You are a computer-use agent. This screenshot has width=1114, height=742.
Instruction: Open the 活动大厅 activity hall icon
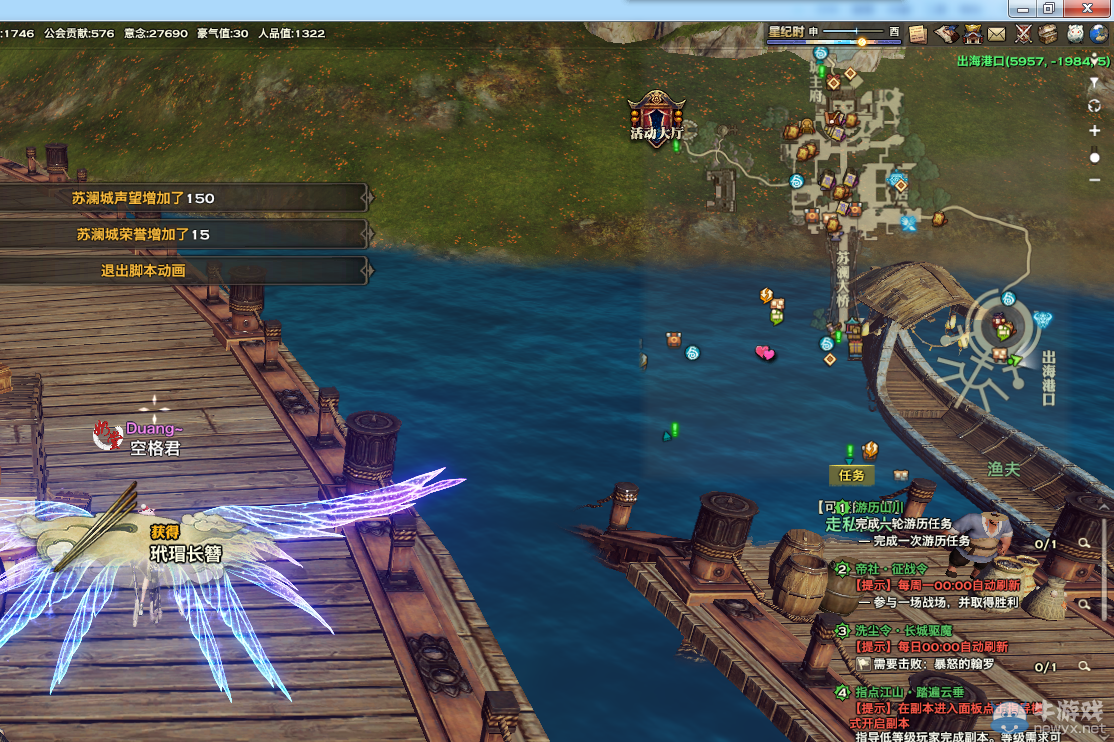click(656, 119)
